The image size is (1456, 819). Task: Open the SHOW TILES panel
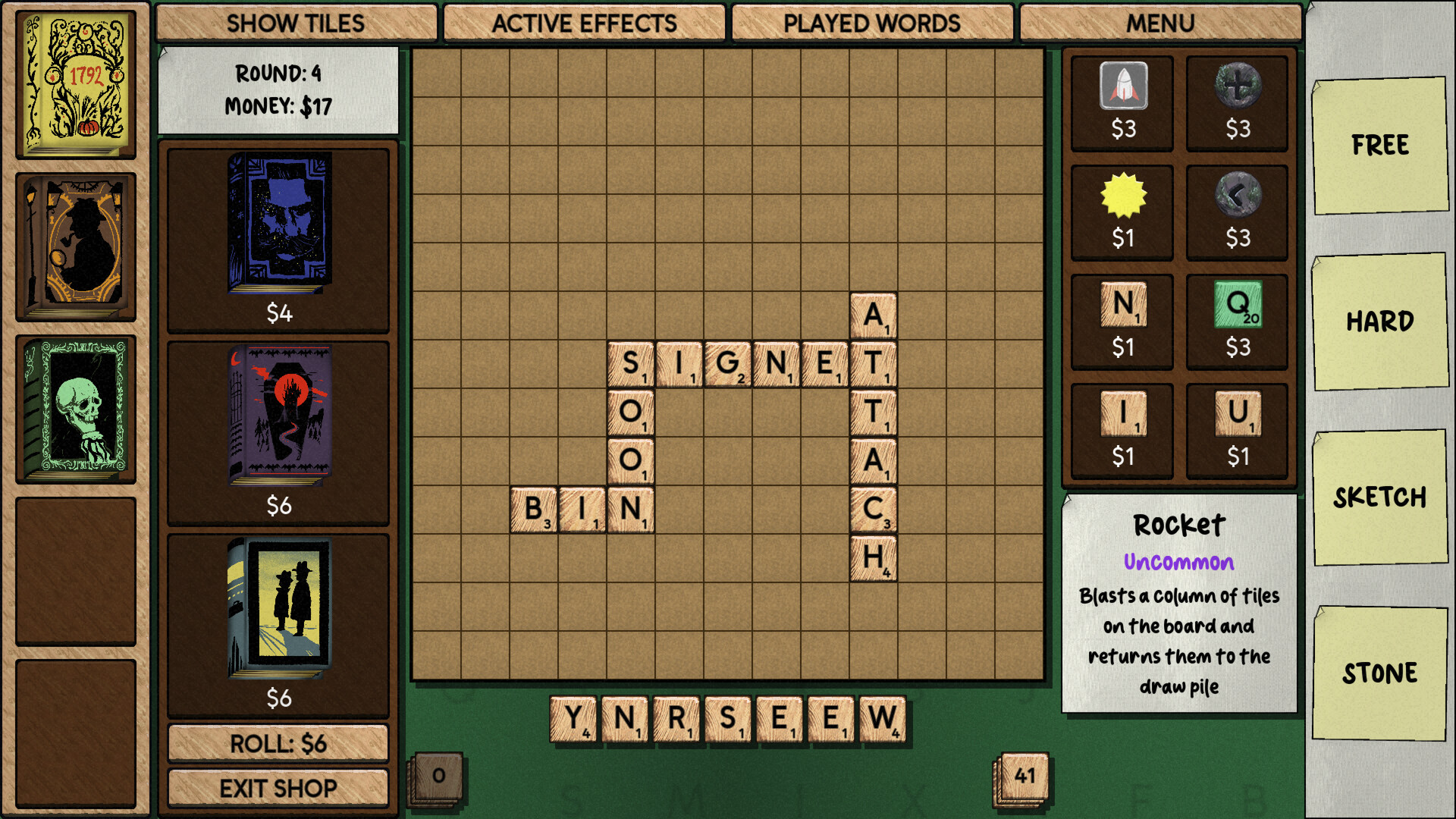(293, 24)
